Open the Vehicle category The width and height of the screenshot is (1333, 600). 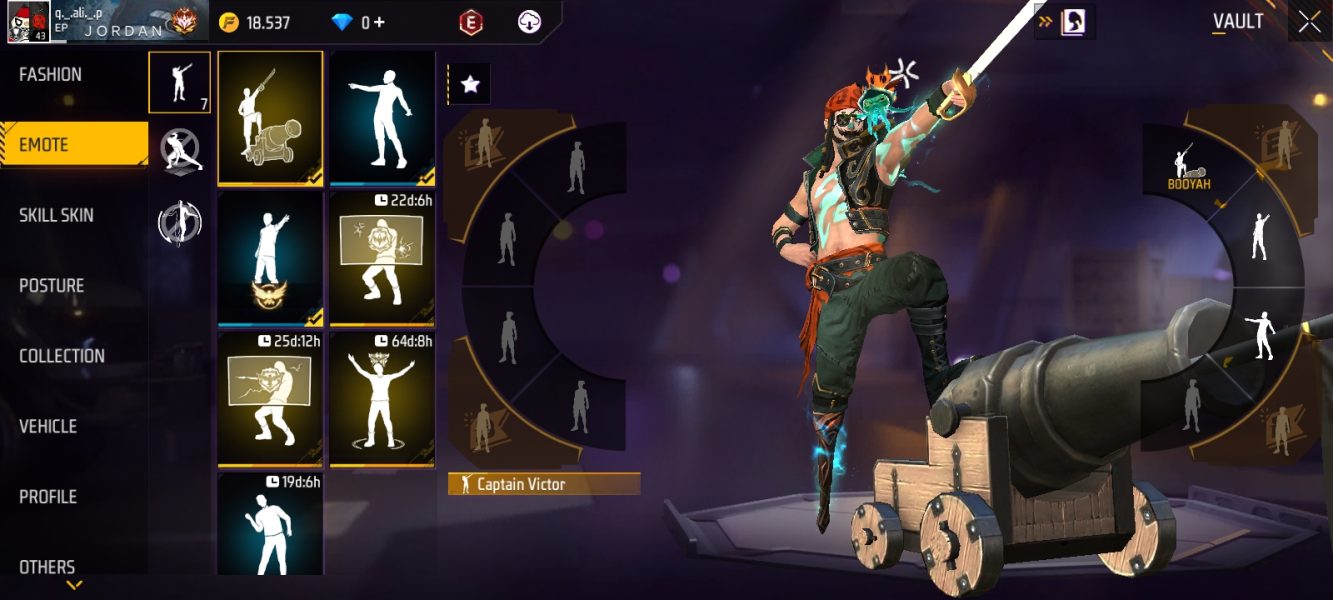coord(48,426)
